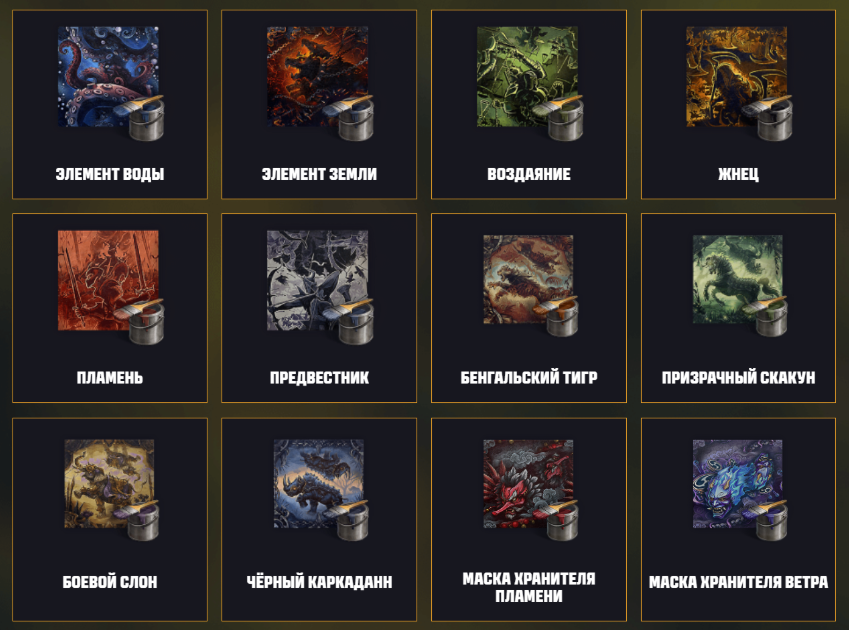The width and height of the screenshot is (849, 630).
Task: Select the Элемент воды camouflage tile
Action: point(109,104)
